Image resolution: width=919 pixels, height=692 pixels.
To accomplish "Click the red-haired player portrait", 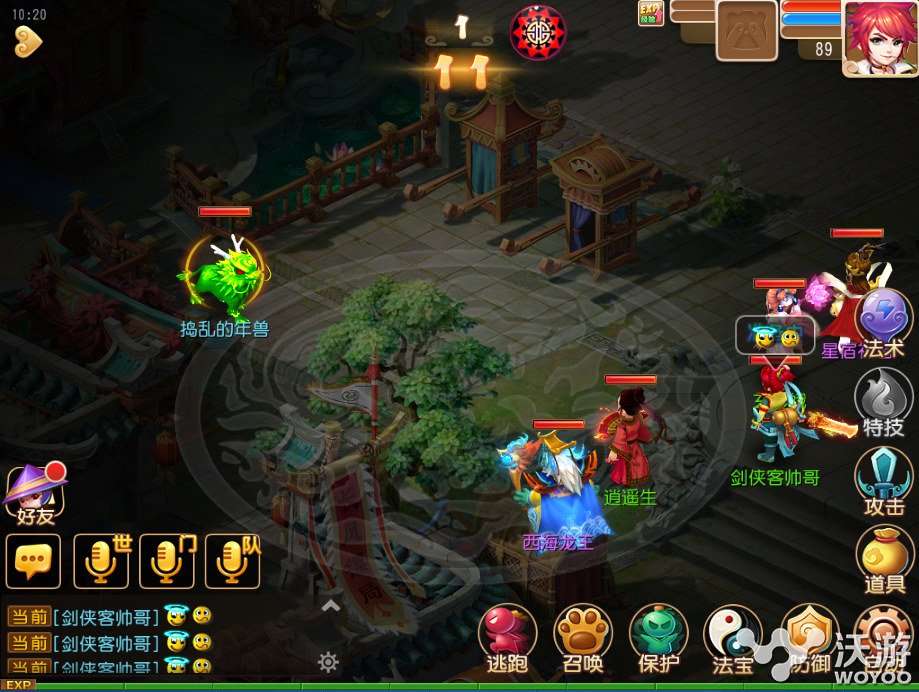I will (x=879, y=37).
